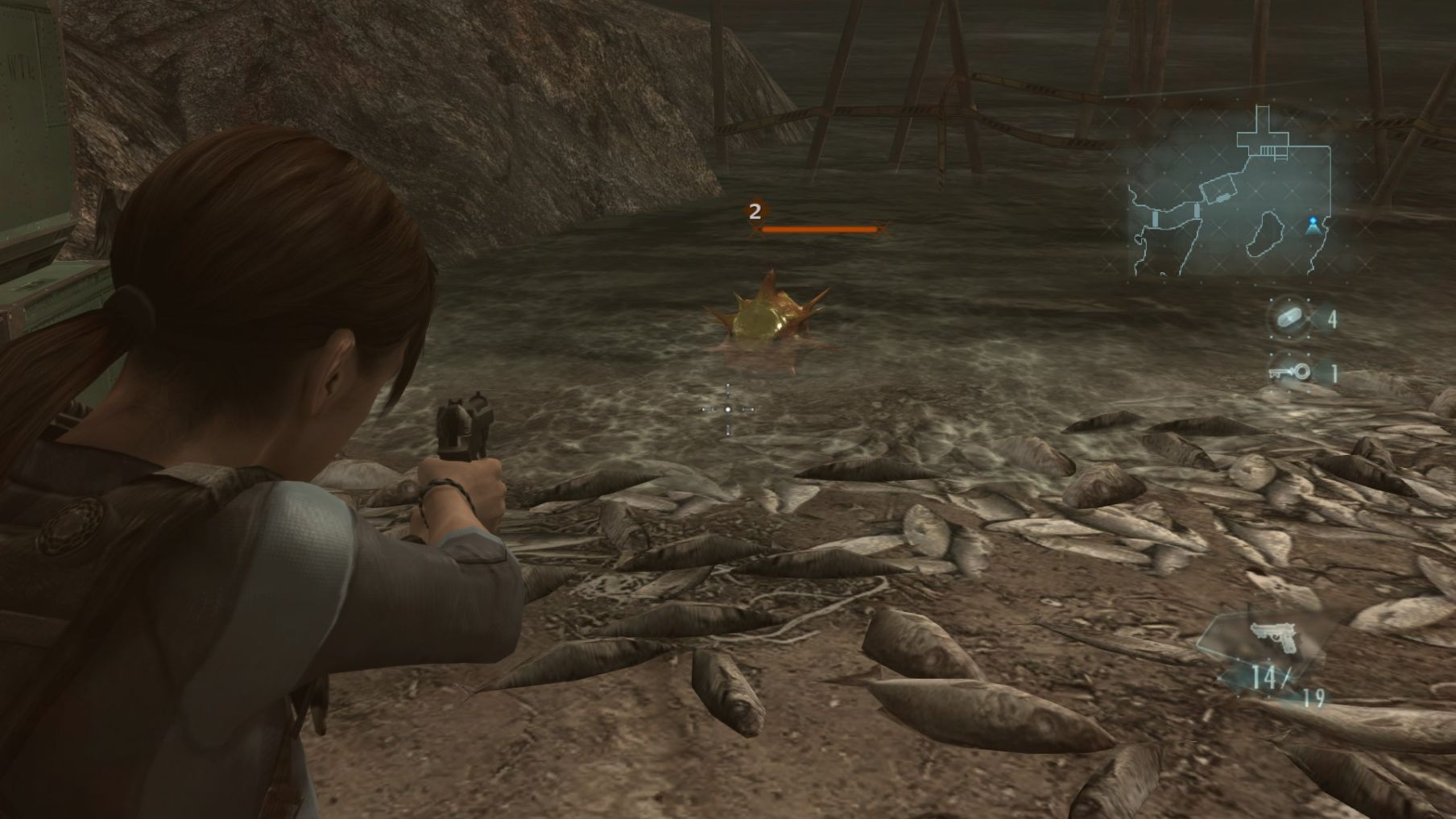Select the equipped handgun weapon icon
This screenshot has height=819, width=1456.
[x=1274, y=636]
